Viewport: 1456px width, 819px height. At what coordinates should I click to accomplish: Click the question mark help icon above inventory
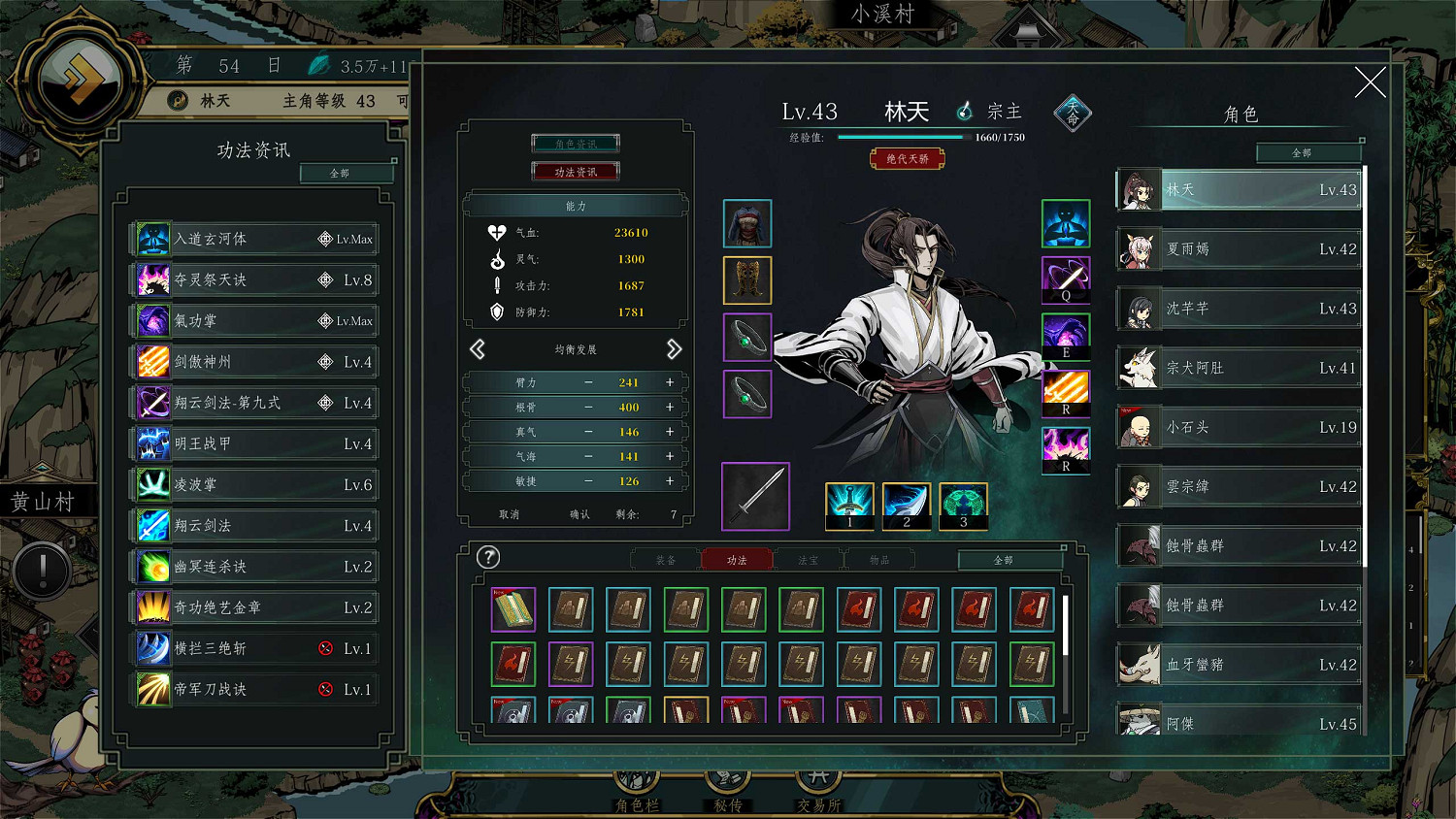pos(488,558)
